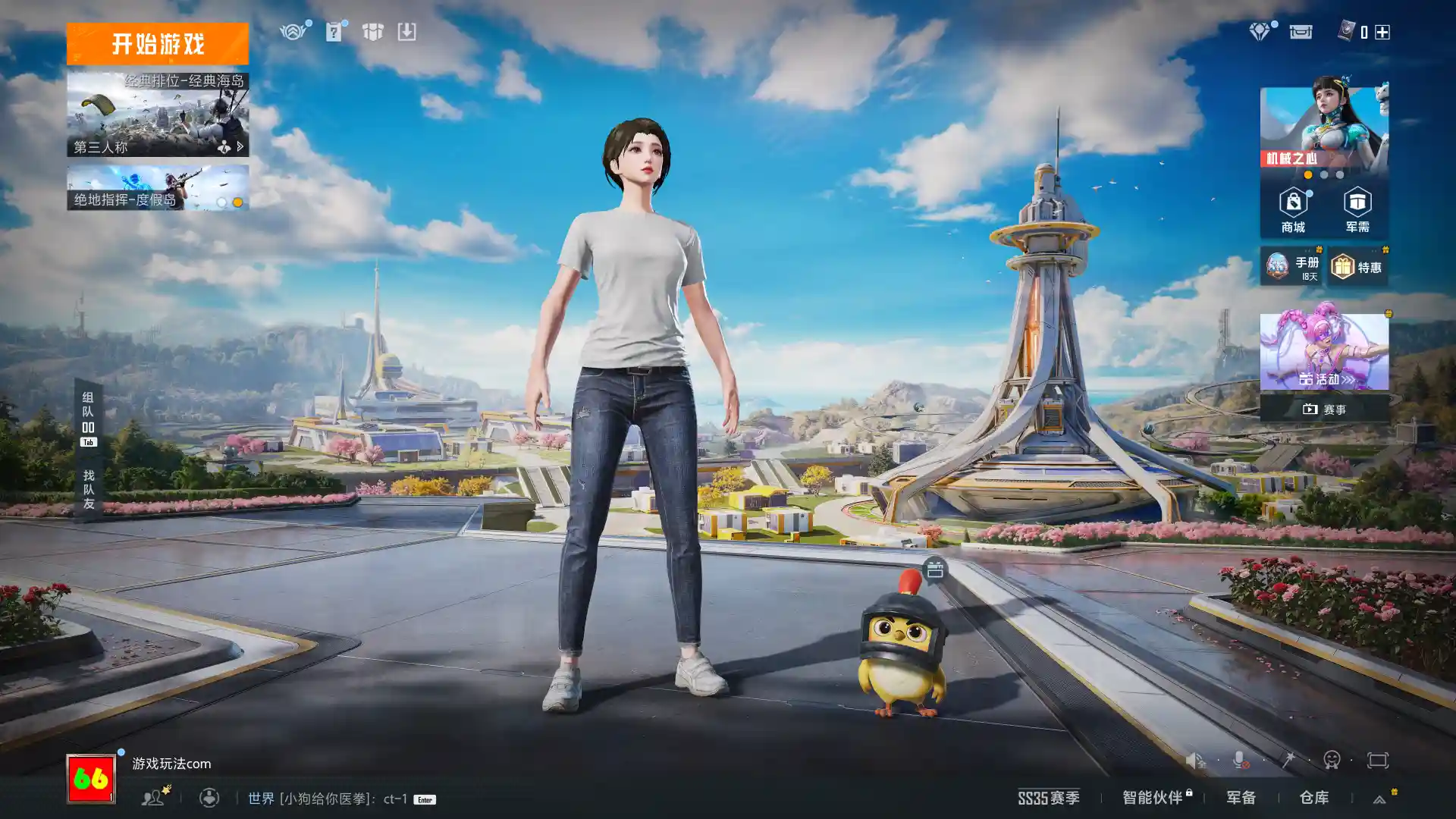The width and height of the screenshot is (1456, 819).
Task: Open the SS35赛季 season page
Action: [1048, 798]
